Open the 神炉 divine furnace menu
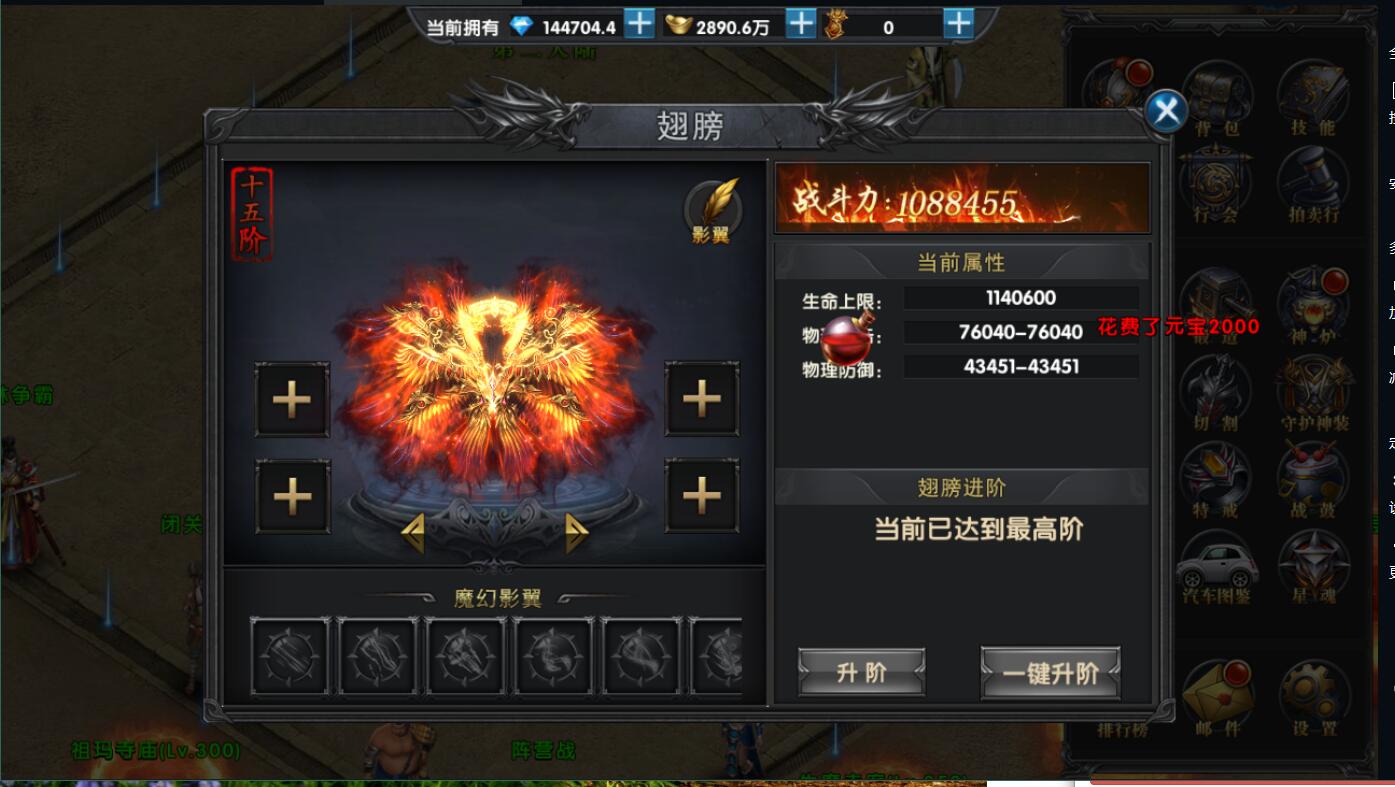Image resolution: width=1395 pixels, height=787 pixels. point(1313,305)
